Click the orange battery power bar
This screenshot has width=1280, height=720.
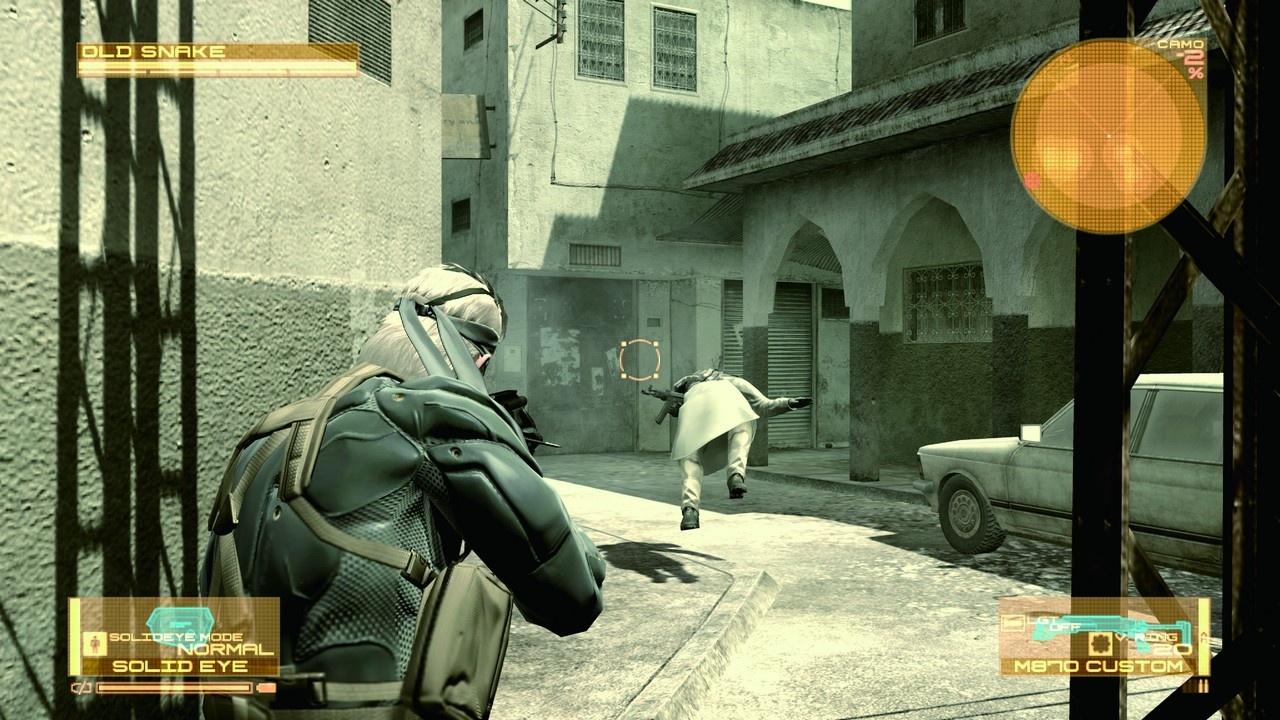(x=174, y=687)
